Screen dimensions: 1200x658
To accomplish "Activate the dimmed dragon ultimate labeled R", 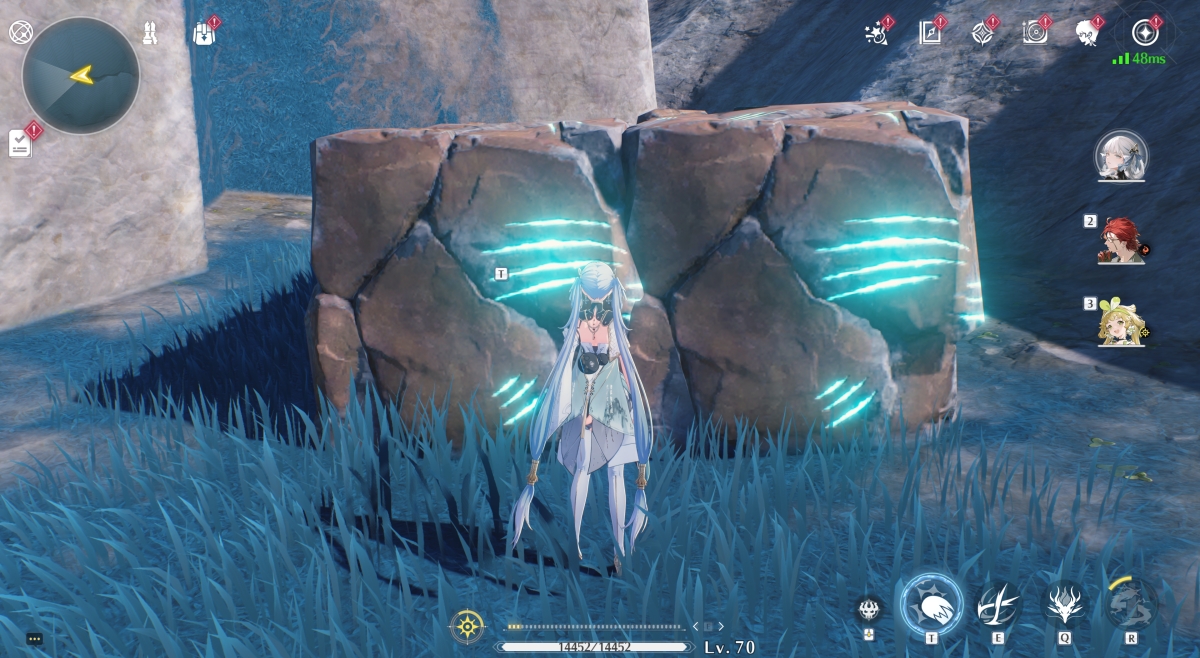I will (x=1131, y=604).
